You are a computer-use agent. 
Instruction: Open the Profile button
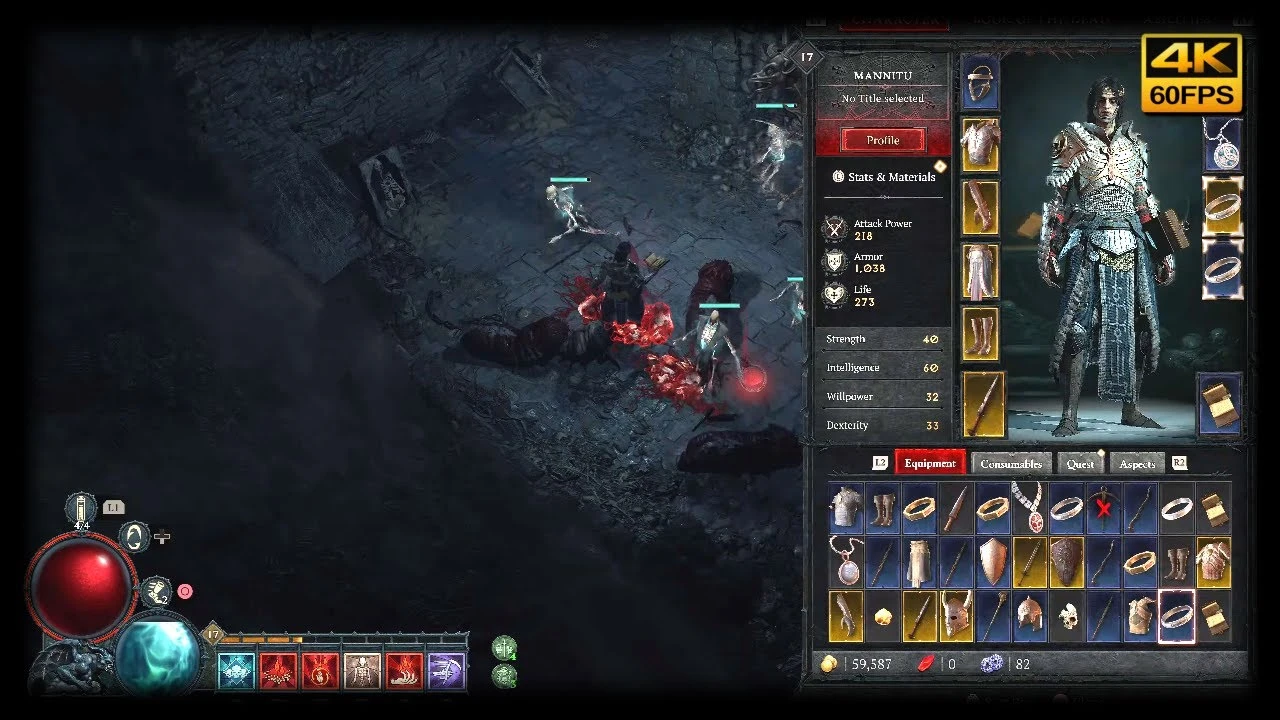coord(882,140)
